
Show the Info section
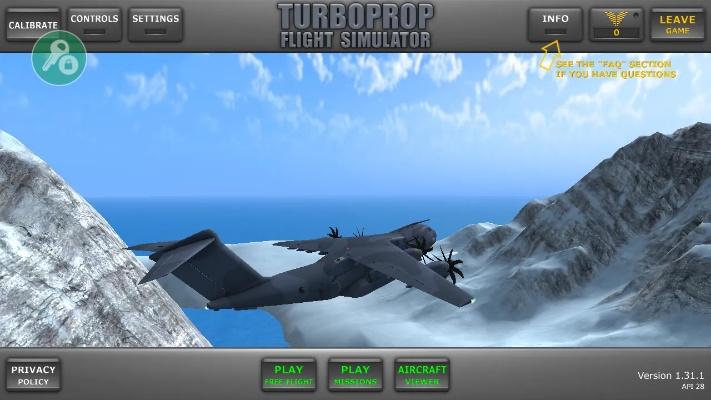pyautogui.click(x=555, y=23)
